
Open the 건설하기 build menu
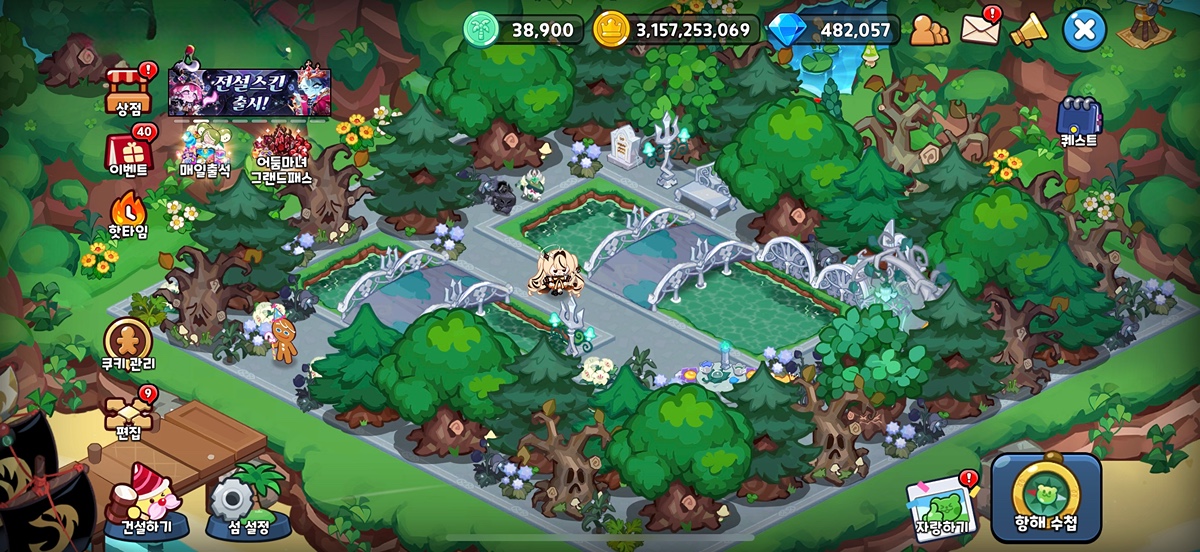coord(145,500)
